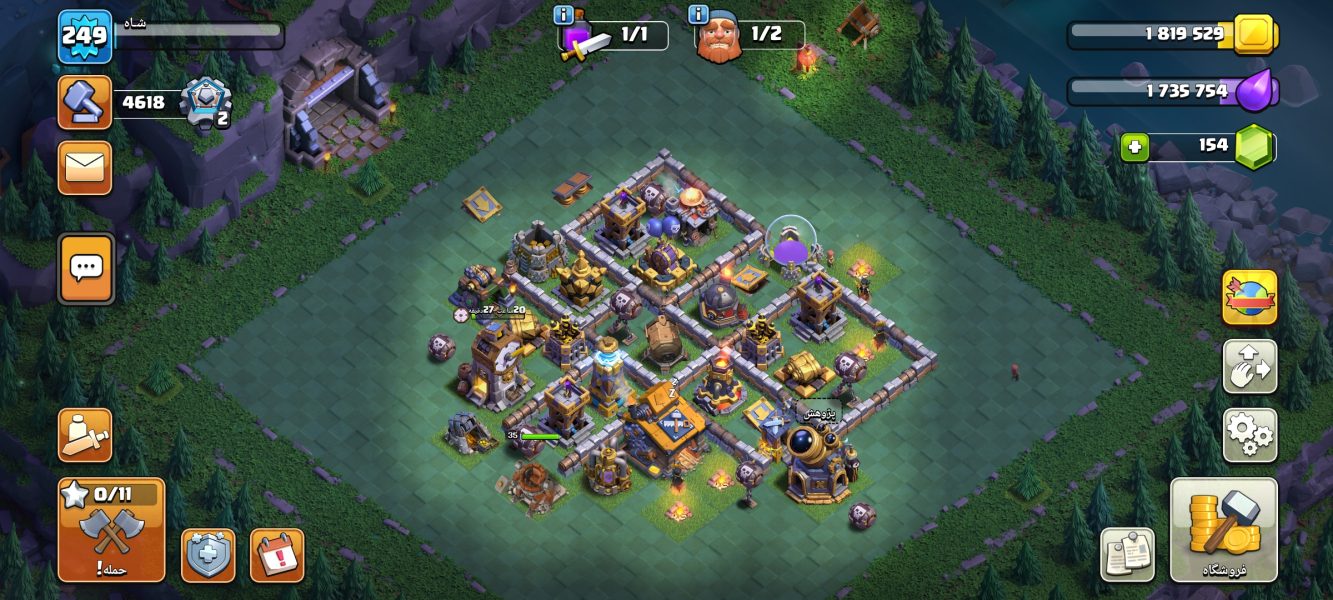Viewport: 1333px width, 600px height.
Task: Tap the green plus to buy gems
Action: coord(1134,147)
